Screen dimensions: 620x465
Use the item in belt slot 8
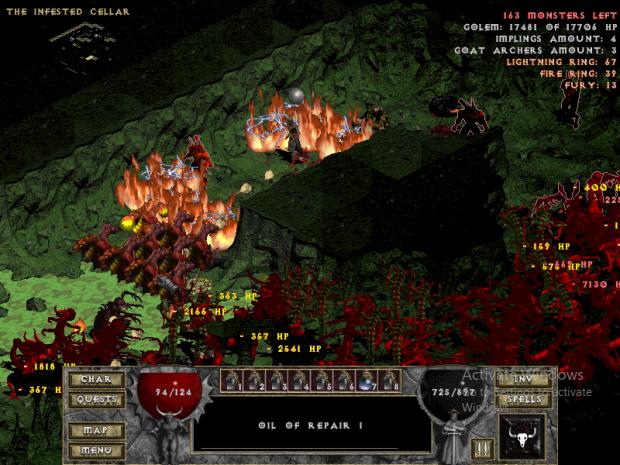point(390,380)
